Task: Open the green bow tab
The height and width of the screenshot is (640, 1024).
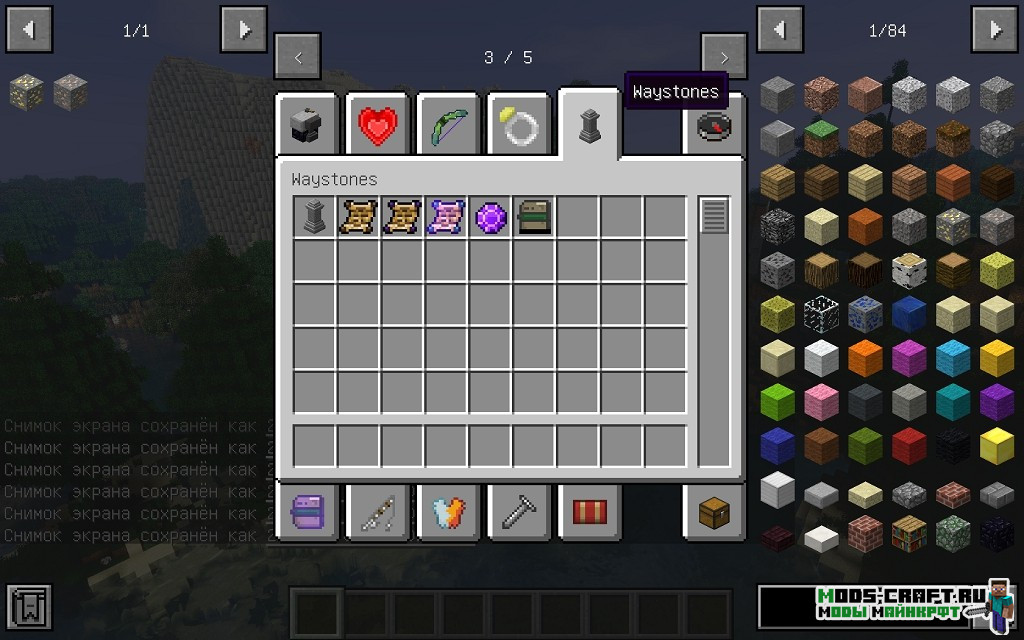Action: (x=448, y=125)
